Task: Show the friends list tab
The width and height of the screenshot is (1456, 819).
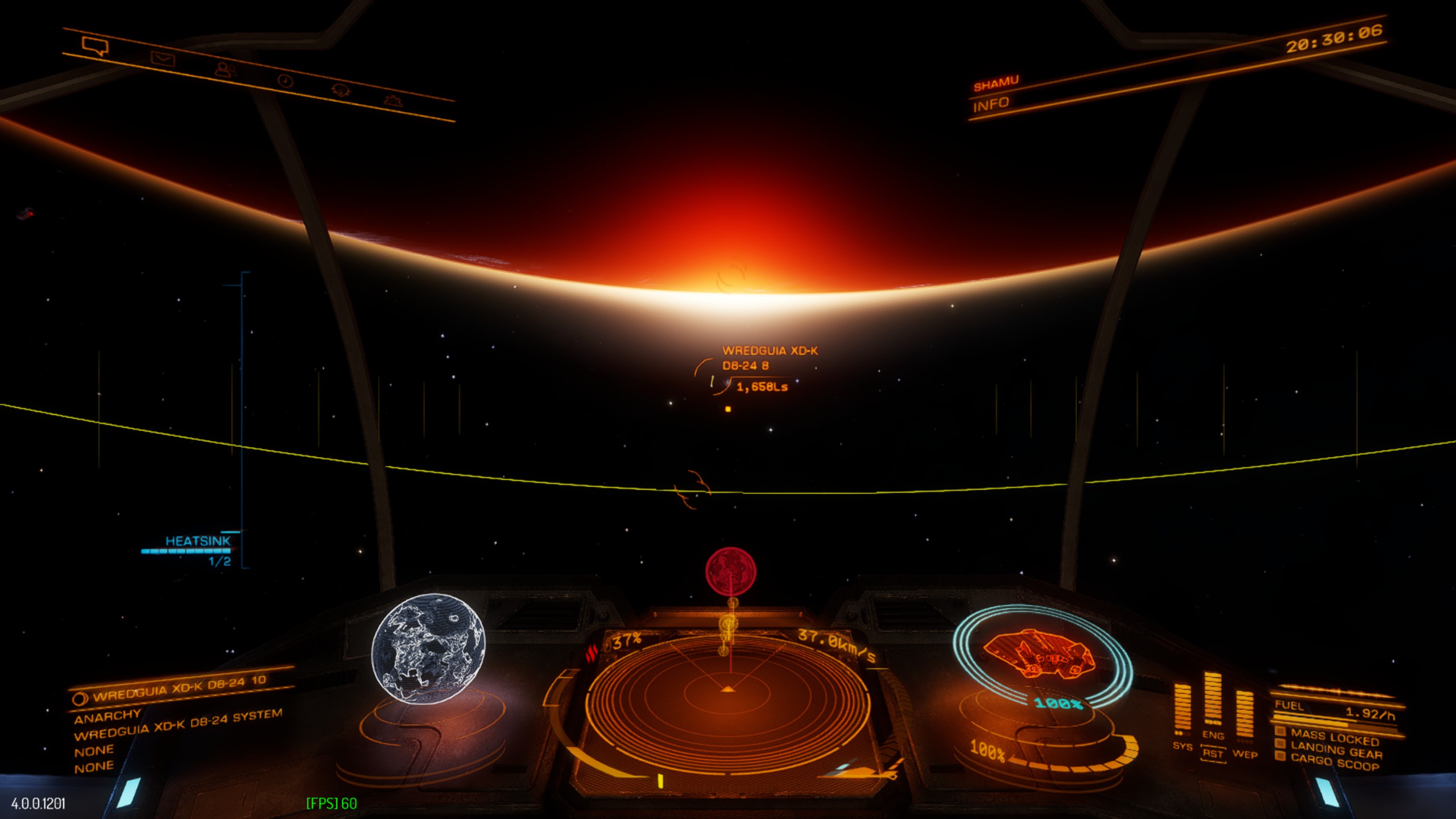Action: 226,70
